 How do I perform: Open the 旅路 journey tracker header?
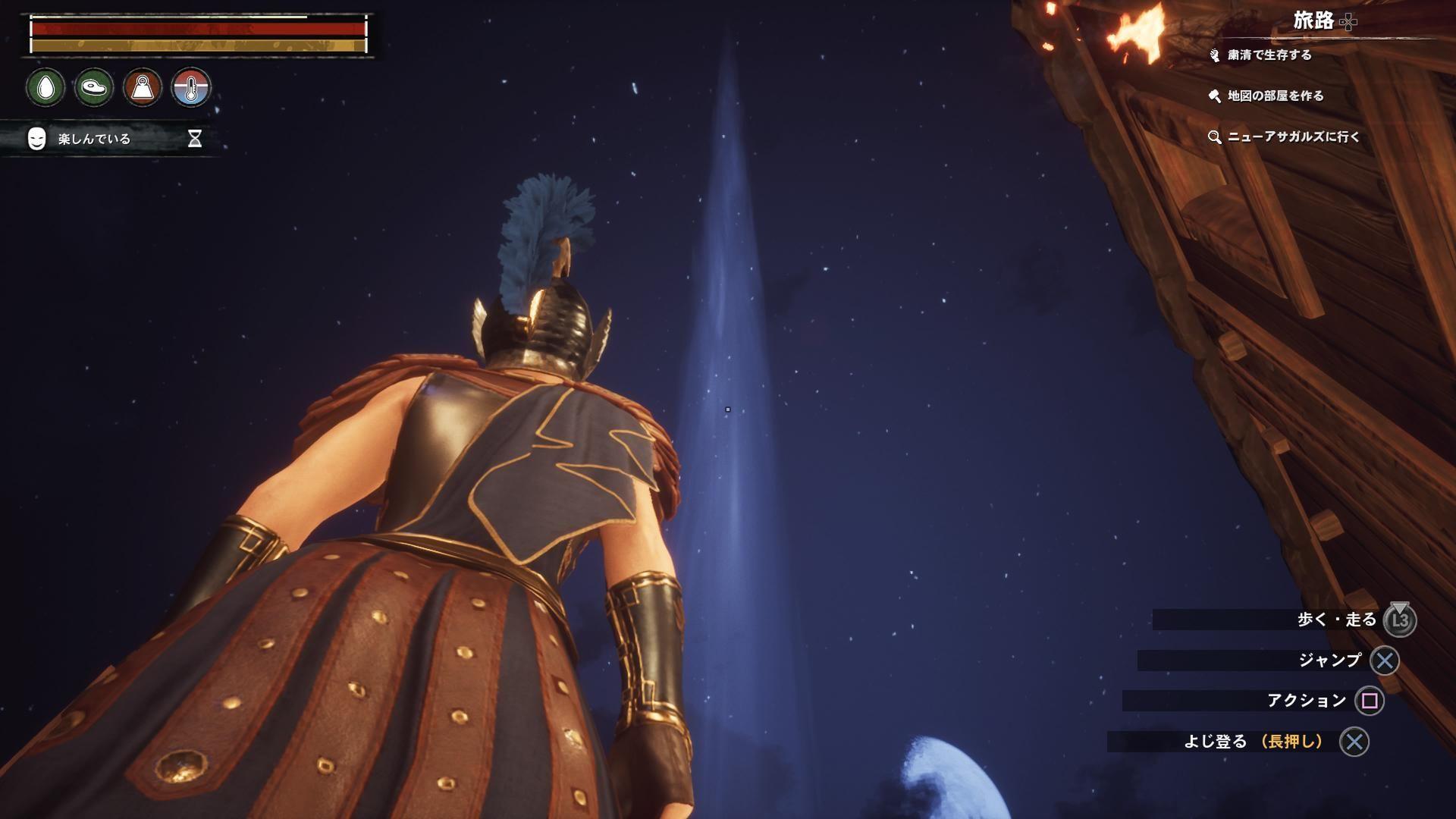1313,21
